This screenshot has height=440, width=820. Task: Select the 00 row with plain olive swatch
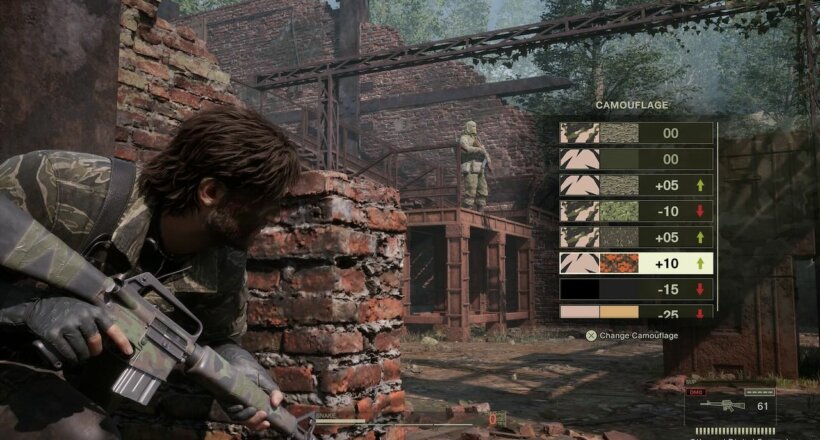pyautogui.click(x=637, y=159)
